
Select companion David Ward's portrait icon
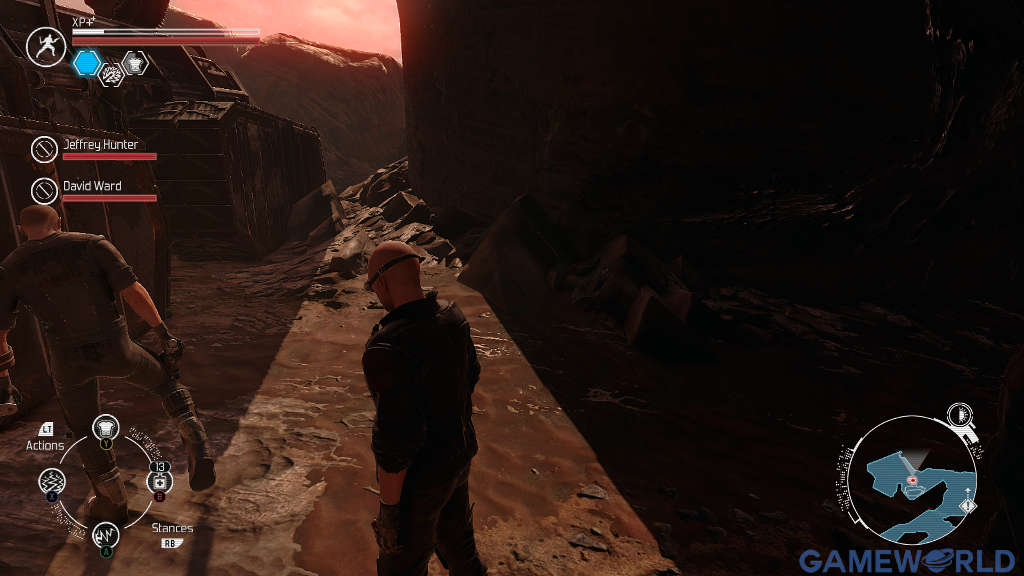(x=44, y=191)
